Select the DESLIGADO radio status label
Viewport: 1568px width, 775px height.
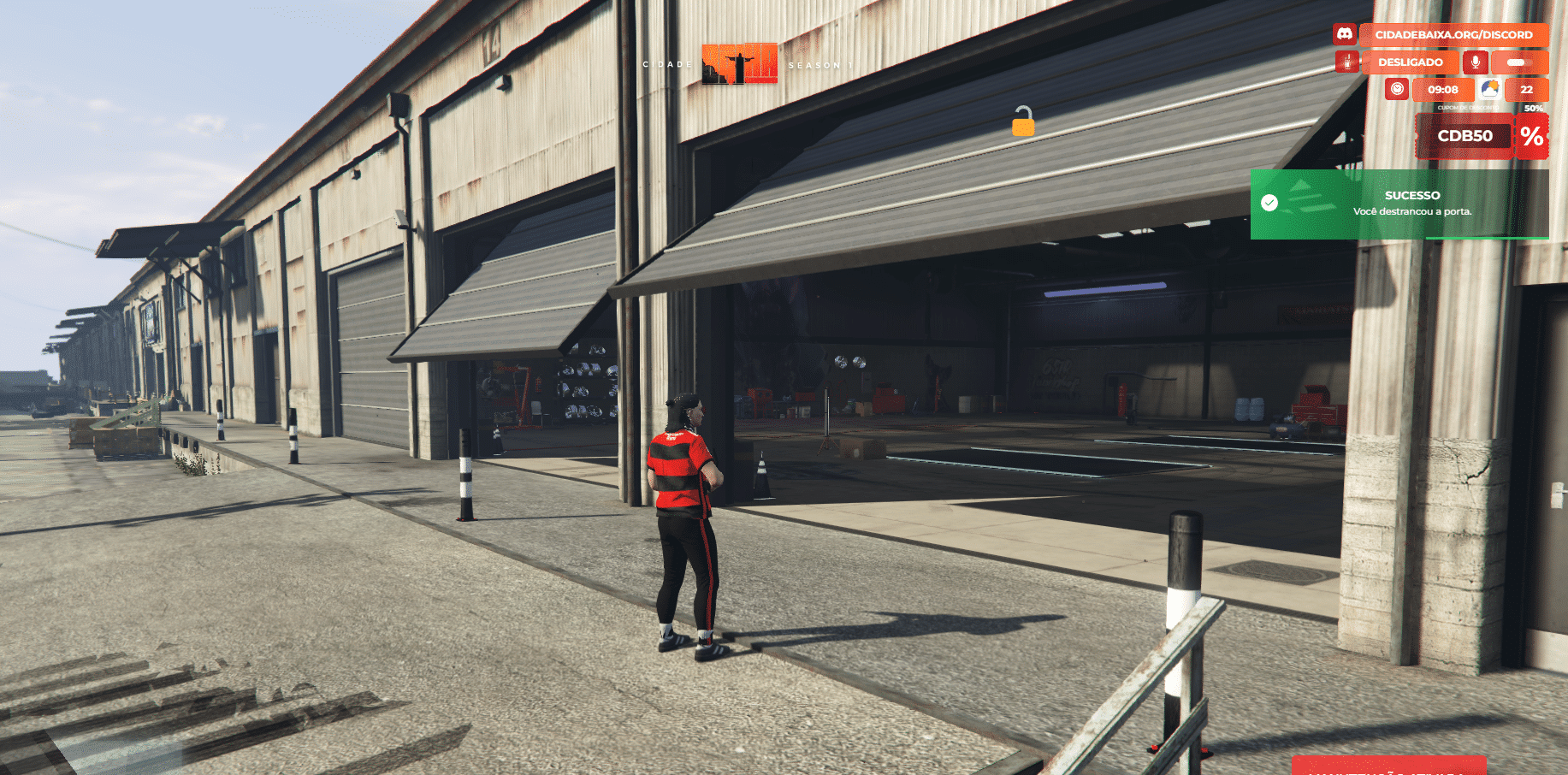[1410, 62]
